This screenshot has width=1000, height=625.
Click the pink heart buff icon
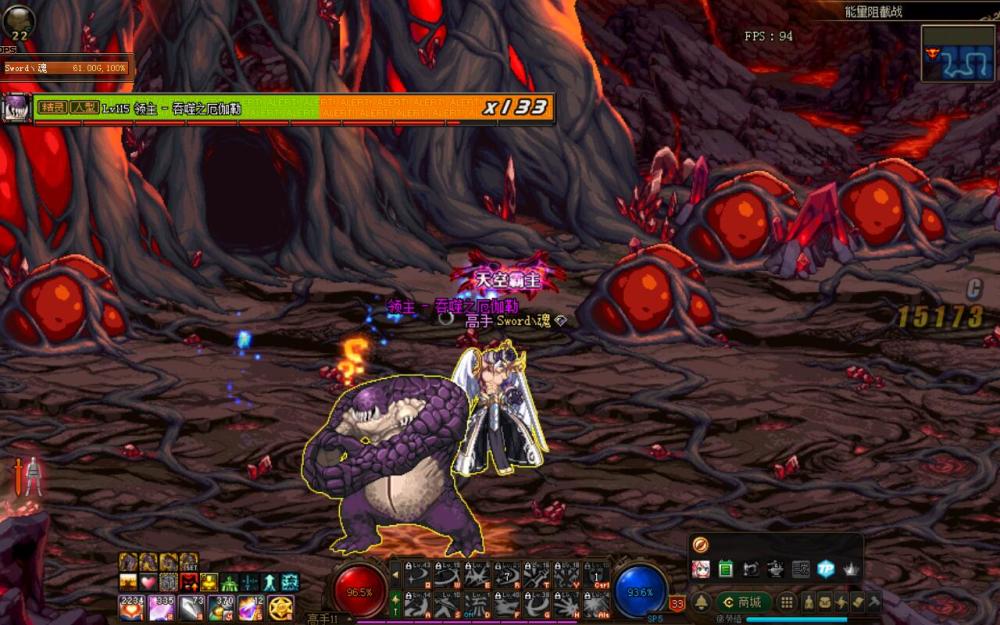pos(148,582)
